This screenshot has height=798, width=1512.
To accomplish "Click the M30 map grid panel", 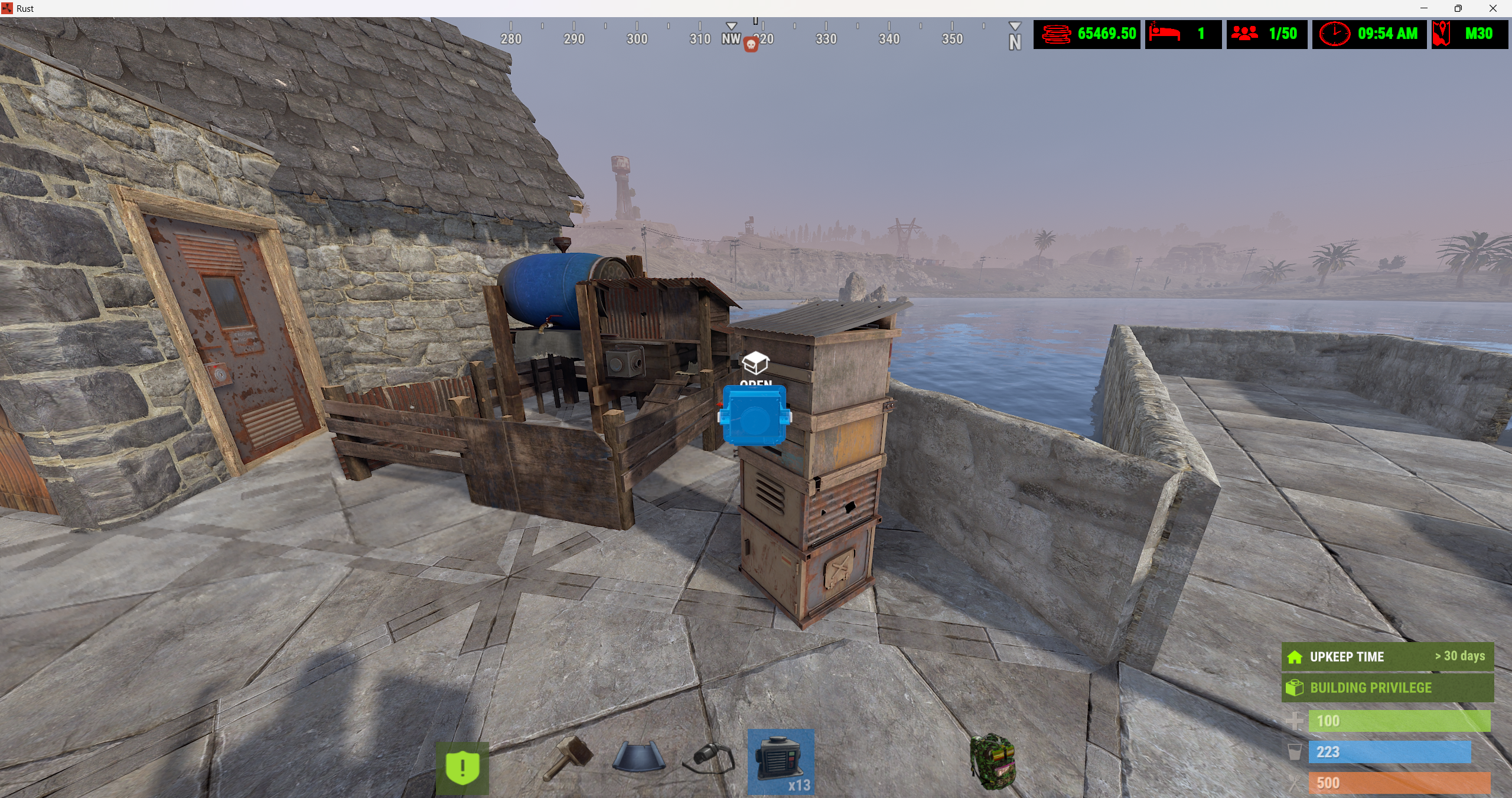I will 1469,34.
